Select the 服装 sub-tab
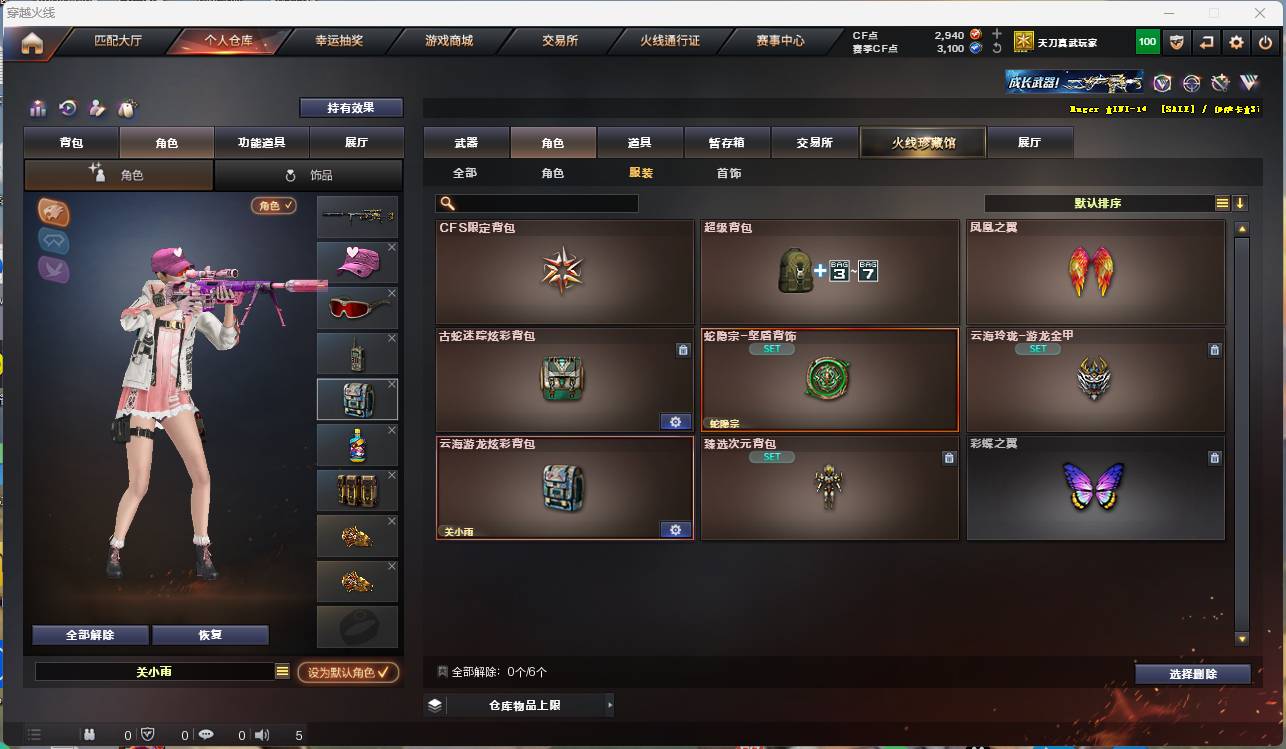This screenshot has height=749, width=1286. [641, 172]
